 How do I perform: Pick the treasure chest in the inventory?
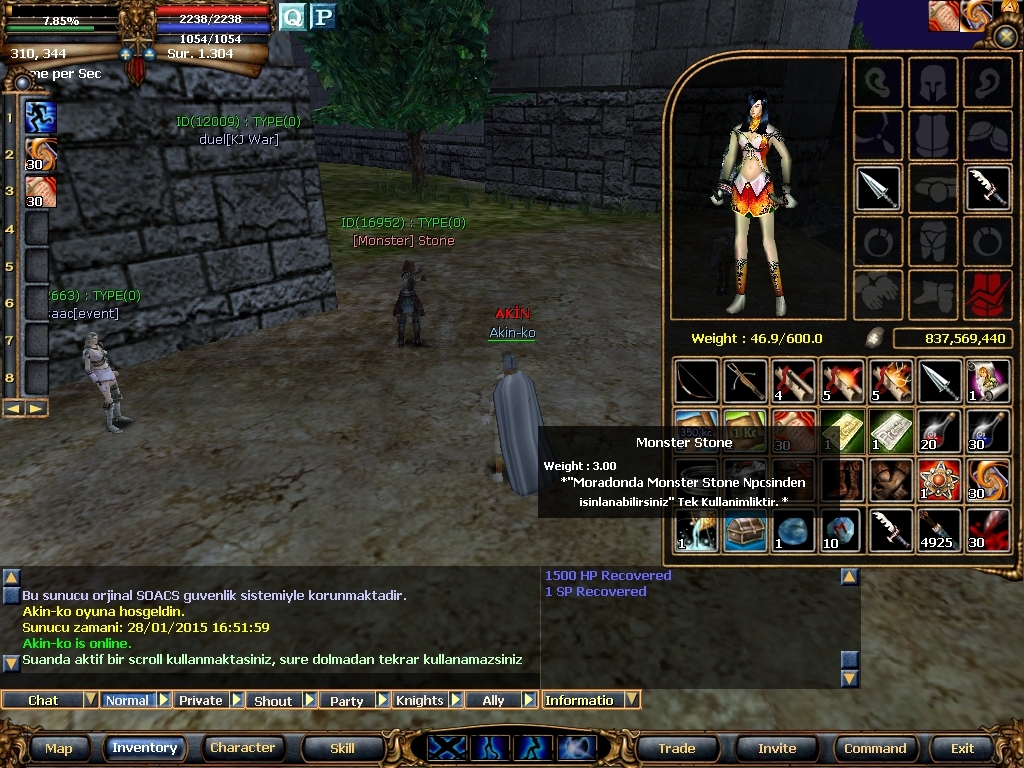click(x=745, y=530)
